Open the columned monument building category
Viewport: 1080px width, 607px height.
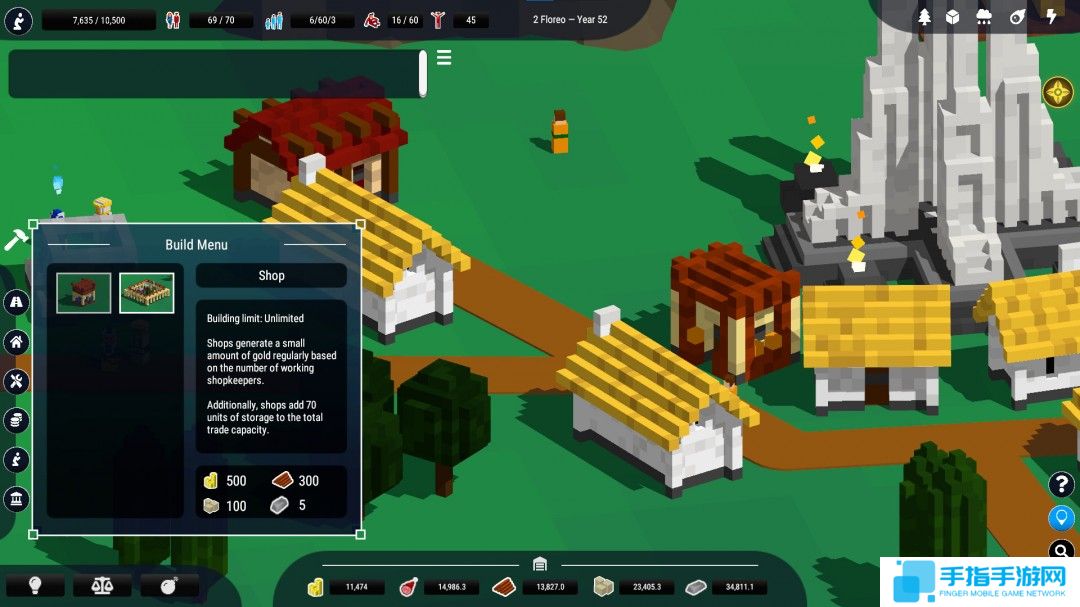tap(17, 499)
